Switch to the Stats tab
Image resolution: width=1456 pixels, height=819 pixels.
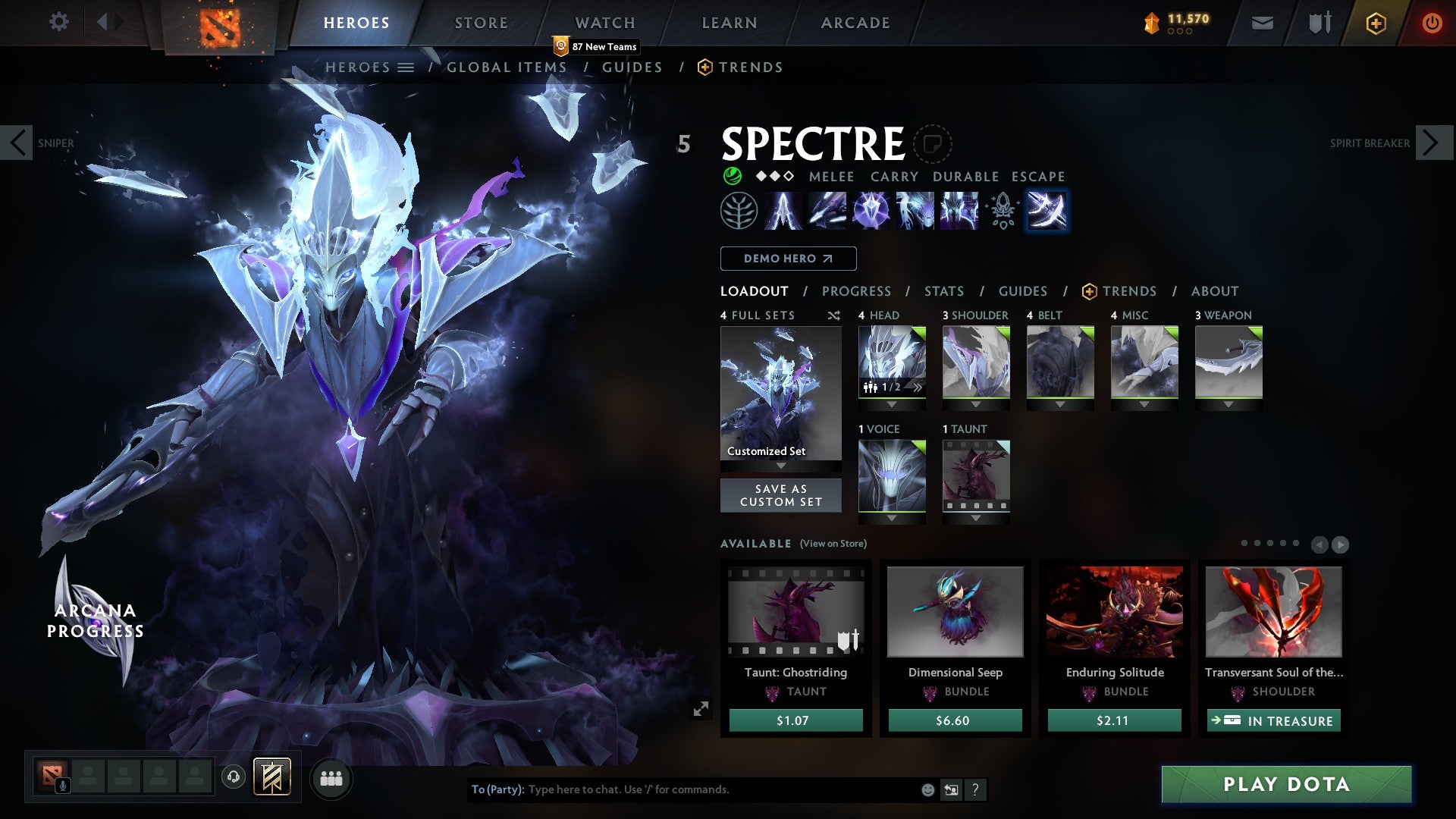[943, 290]
